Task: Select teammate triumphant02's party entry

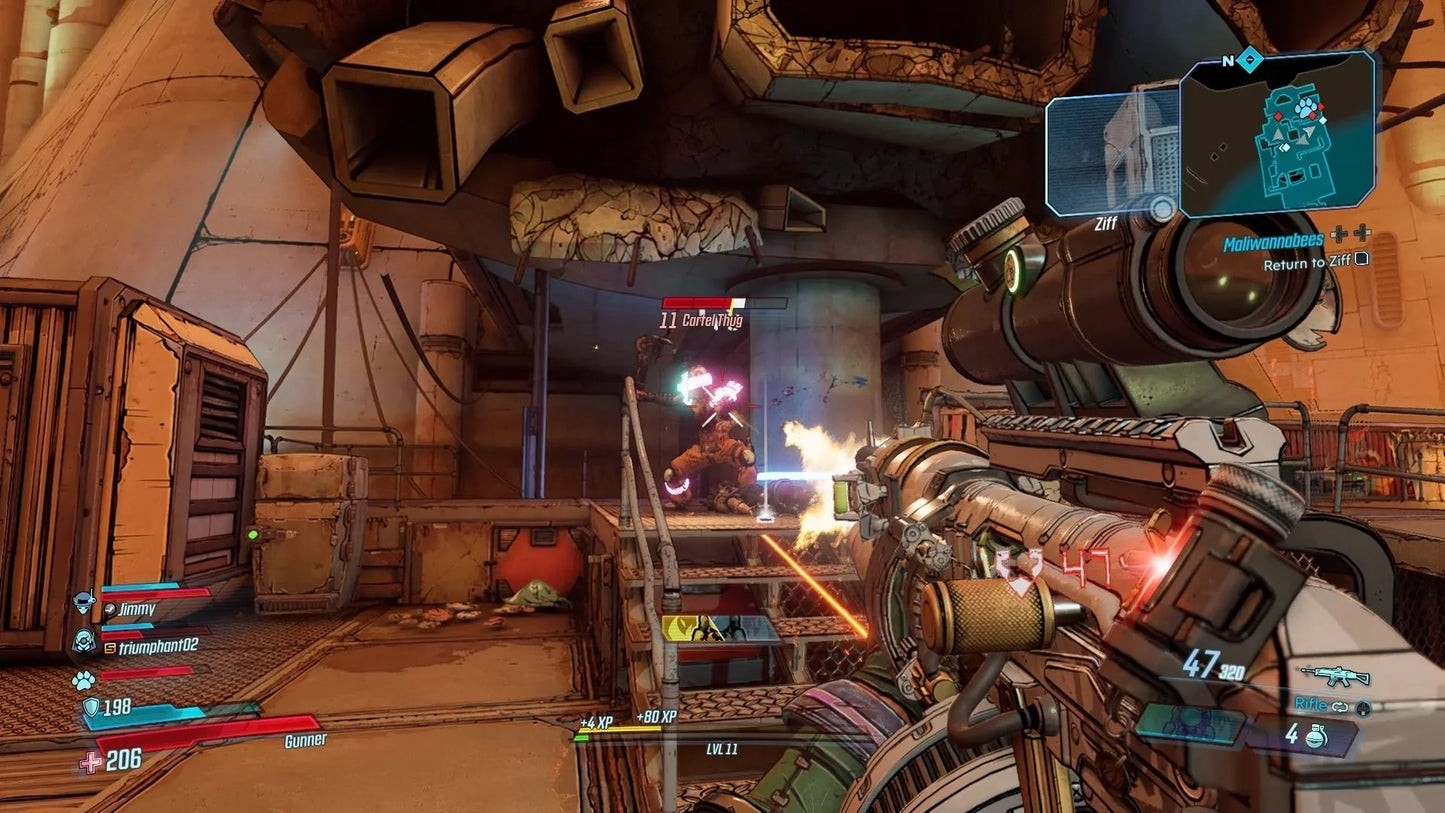Action: 150,647
